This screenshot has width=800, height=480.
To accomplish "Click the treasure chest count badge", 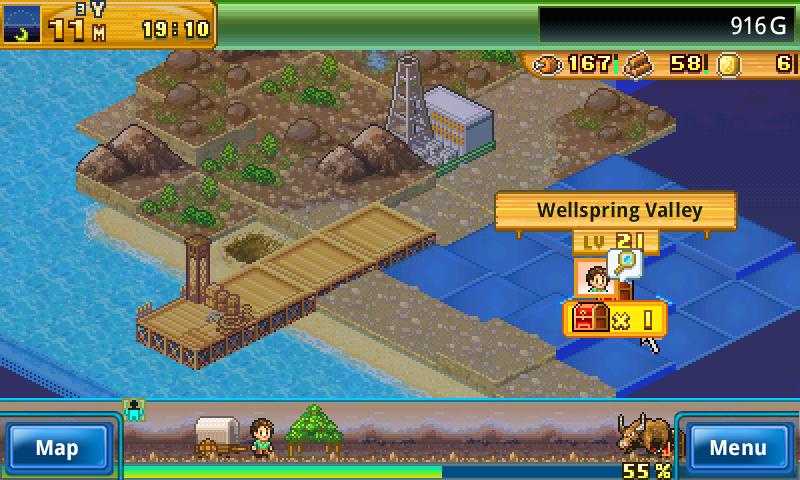I will (x=614, y=320).
